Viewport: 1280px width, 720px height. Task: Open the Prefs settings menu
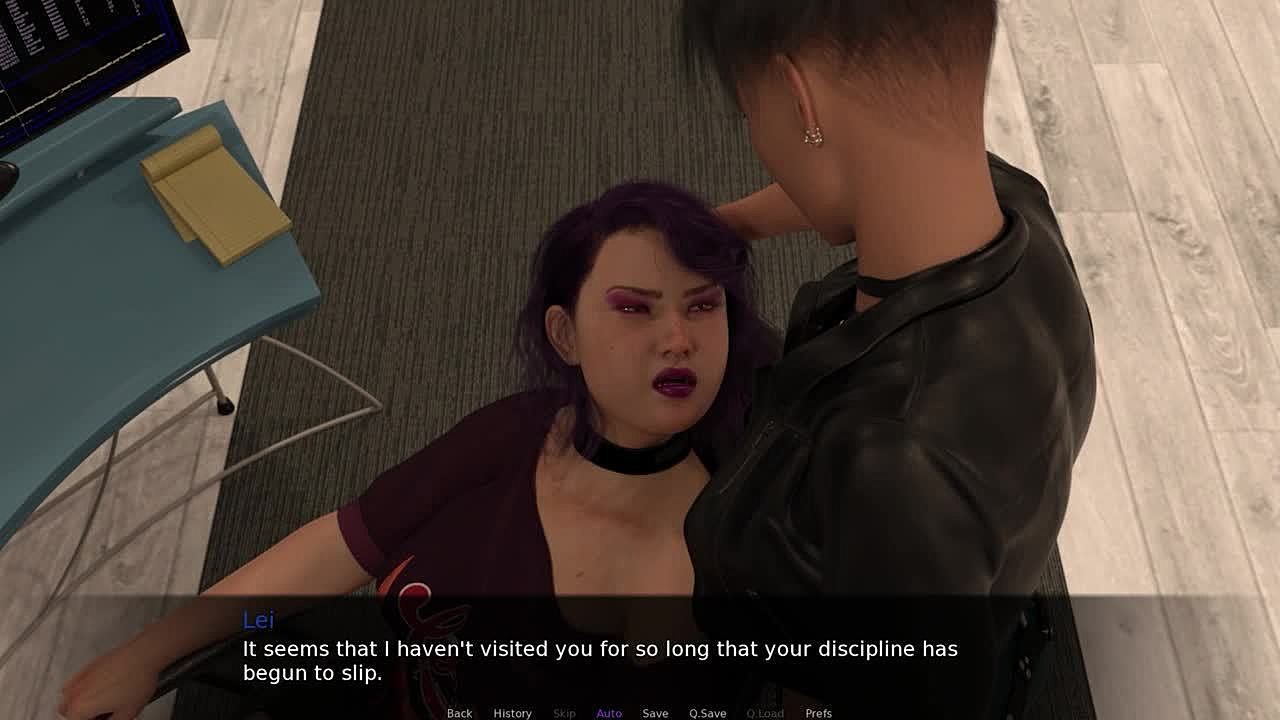click(818, 713)
